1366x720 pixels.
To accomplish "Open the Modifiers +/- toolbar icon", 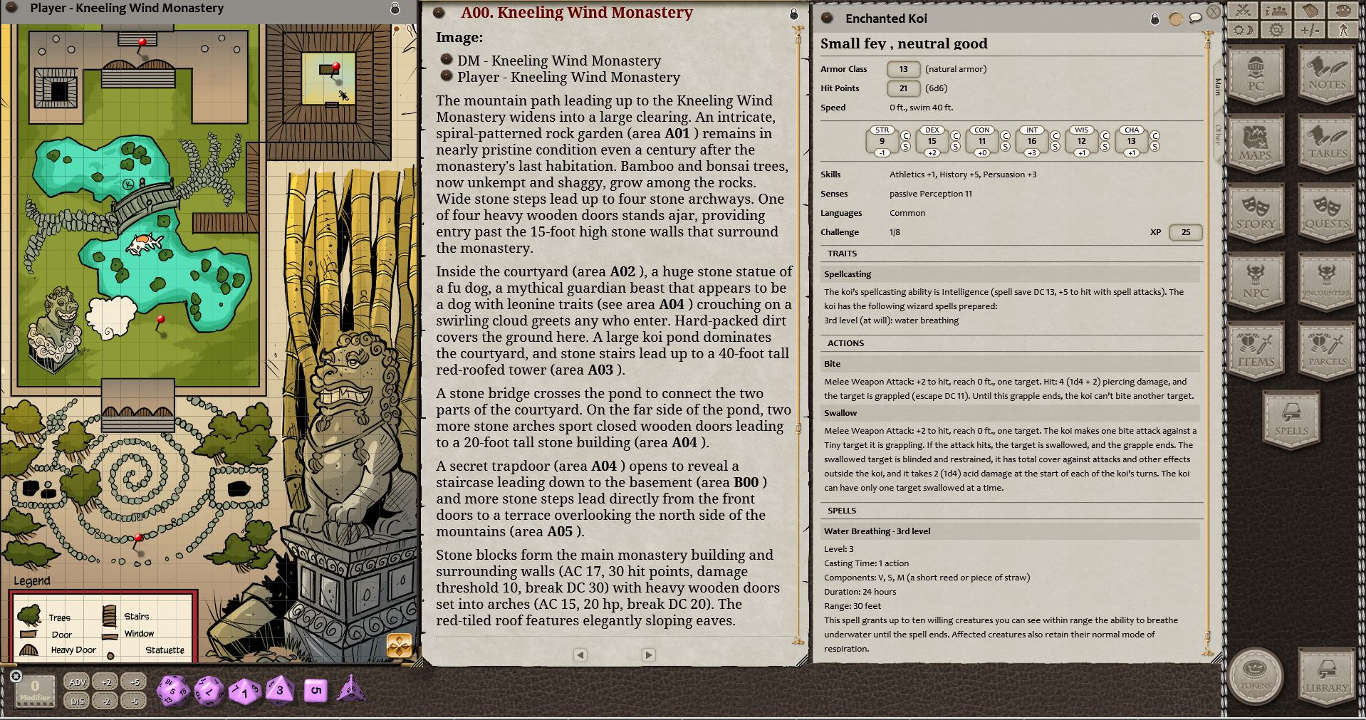I will coord(1311,30).
